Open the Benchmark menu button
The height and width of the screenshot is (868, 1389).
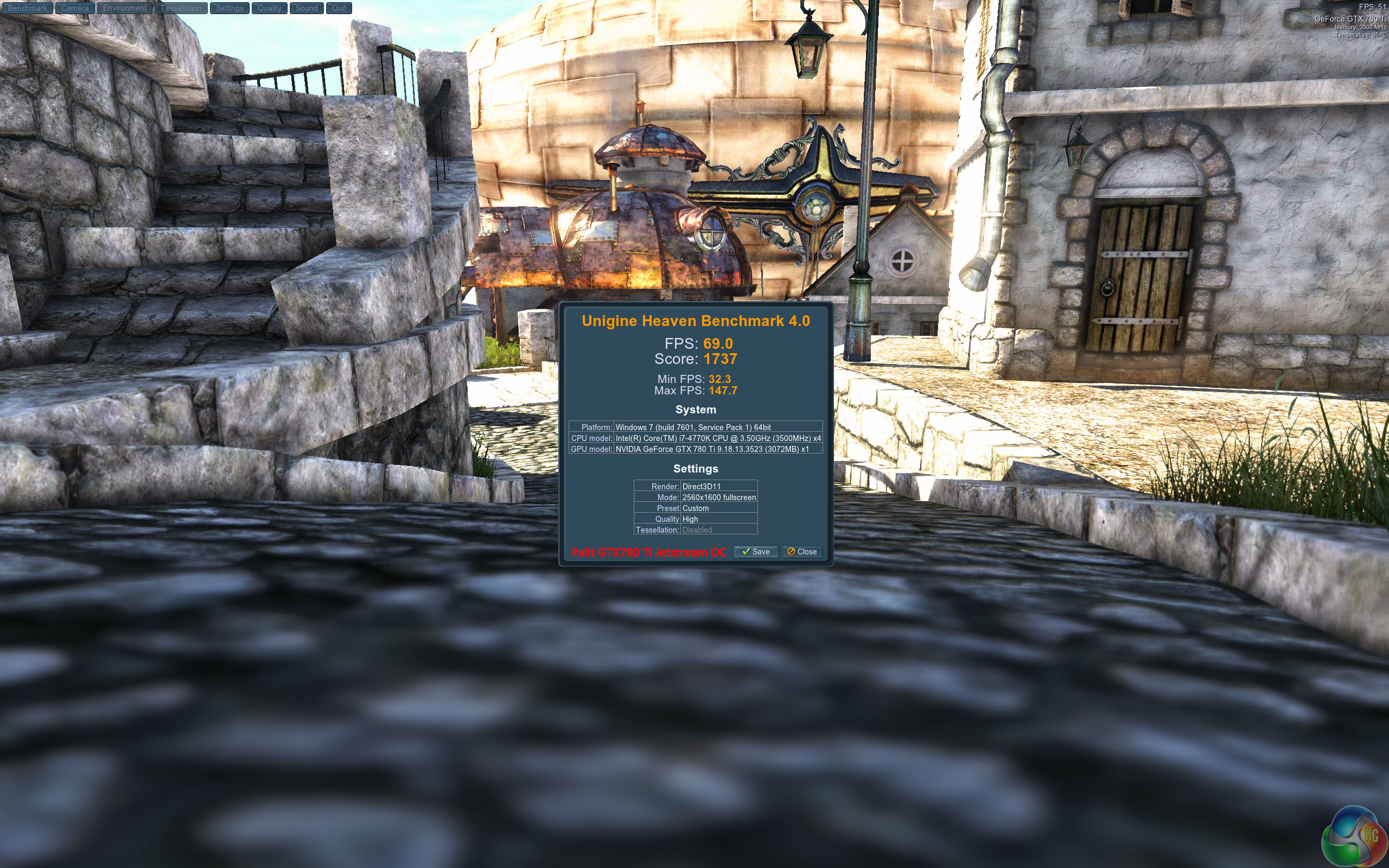pyautogui.click(x=27, y=8)
